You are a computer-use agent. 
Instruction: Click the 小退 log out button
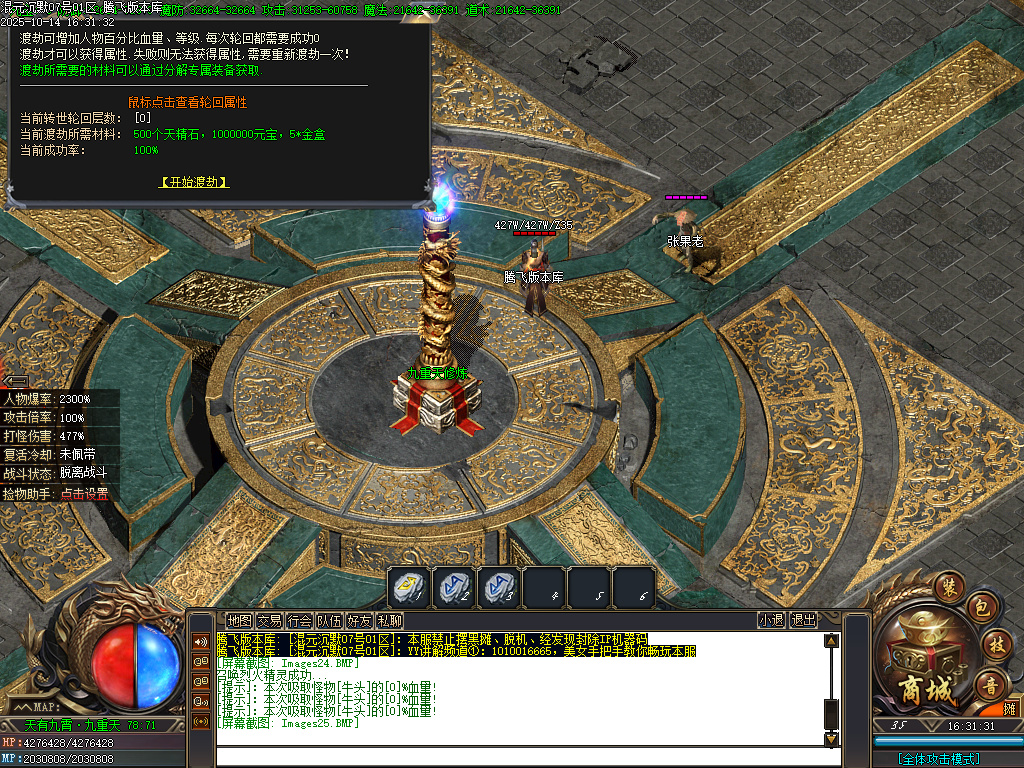[771, 620]
